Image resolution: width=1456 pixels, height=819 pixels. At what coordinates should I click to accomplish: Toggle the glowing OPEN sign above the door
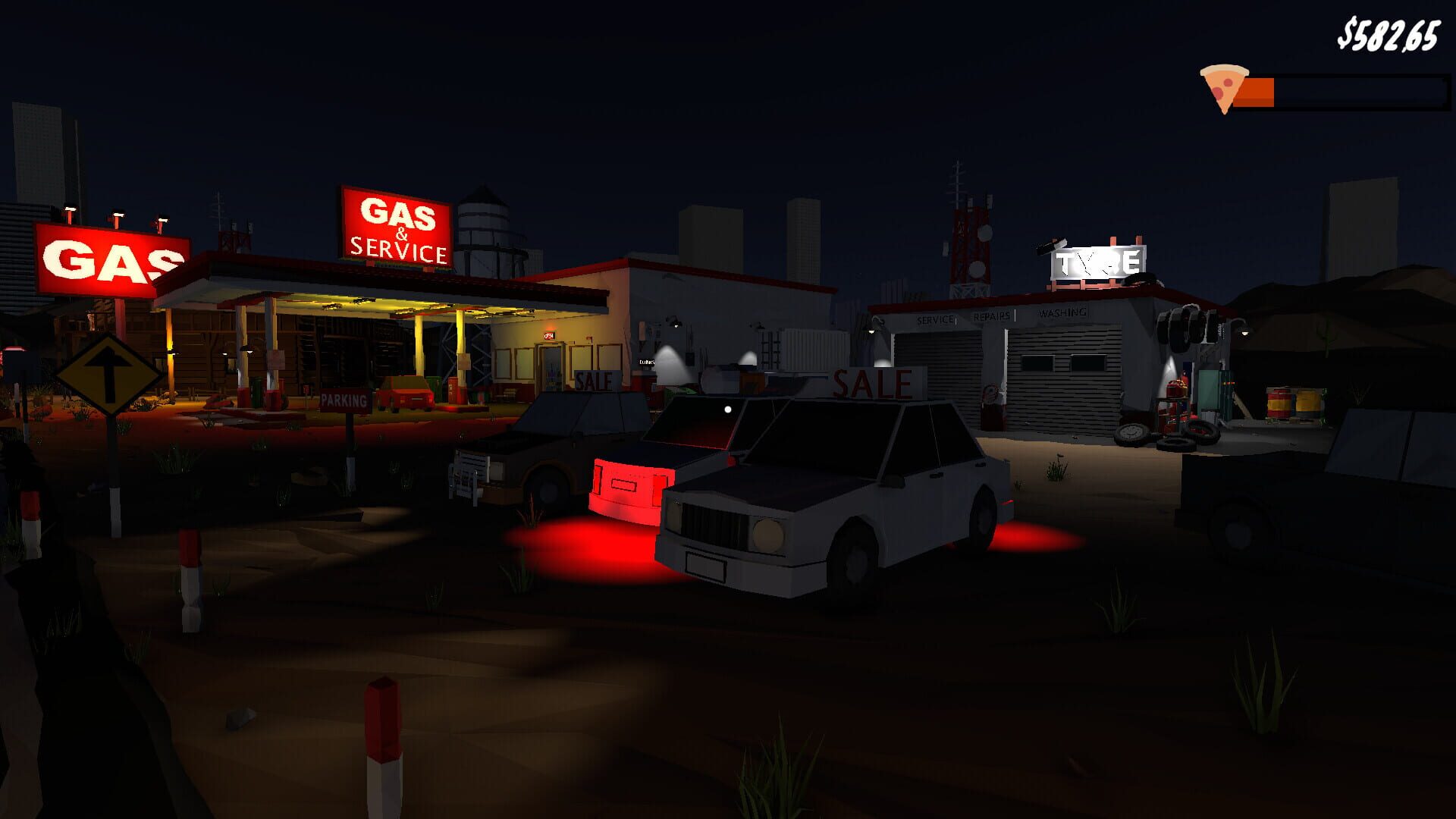tap(549, 336)
